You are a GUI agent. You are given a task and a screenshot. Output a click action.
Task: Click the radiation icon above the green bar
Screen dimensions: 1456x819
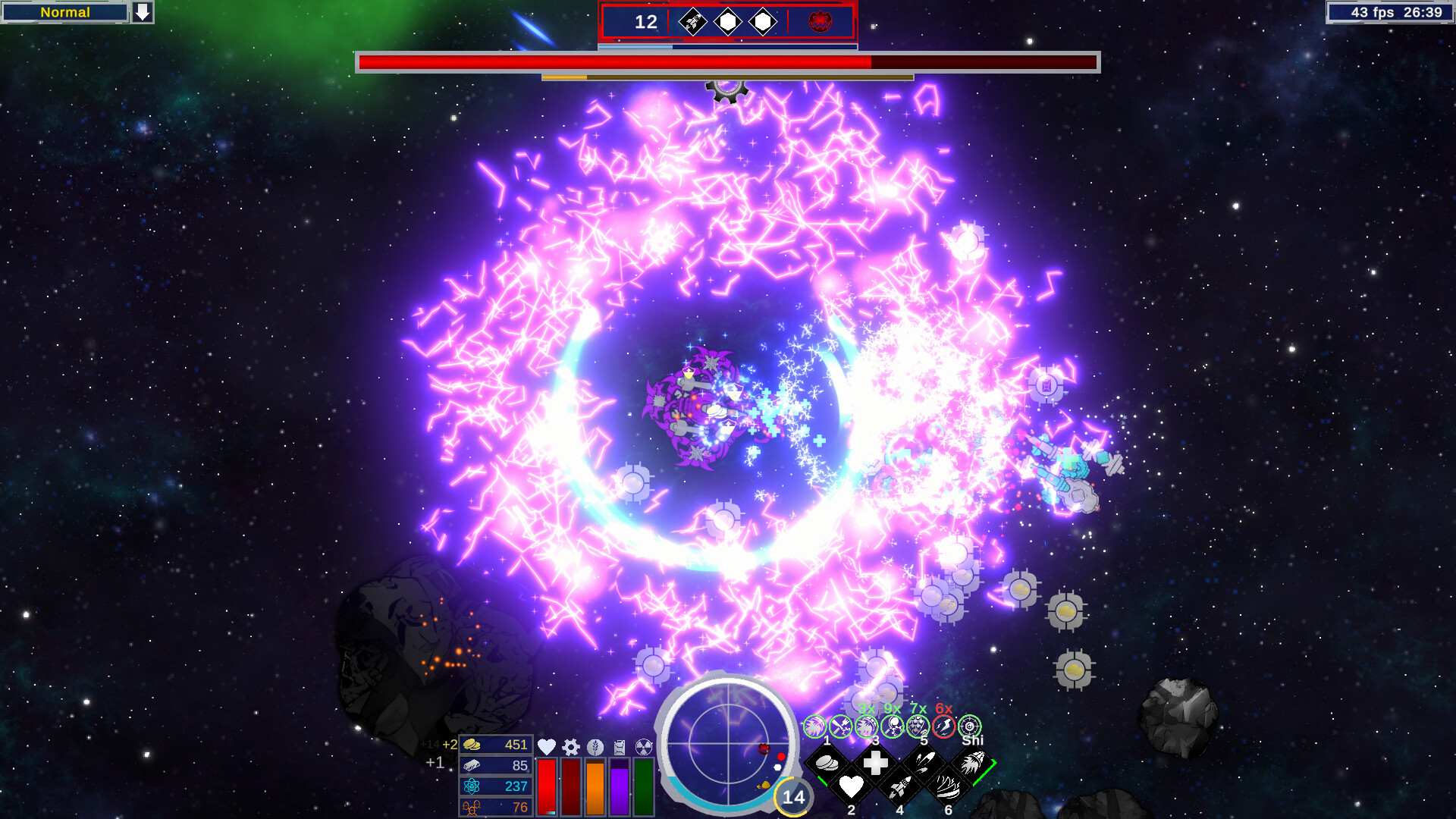pos(642,748)
